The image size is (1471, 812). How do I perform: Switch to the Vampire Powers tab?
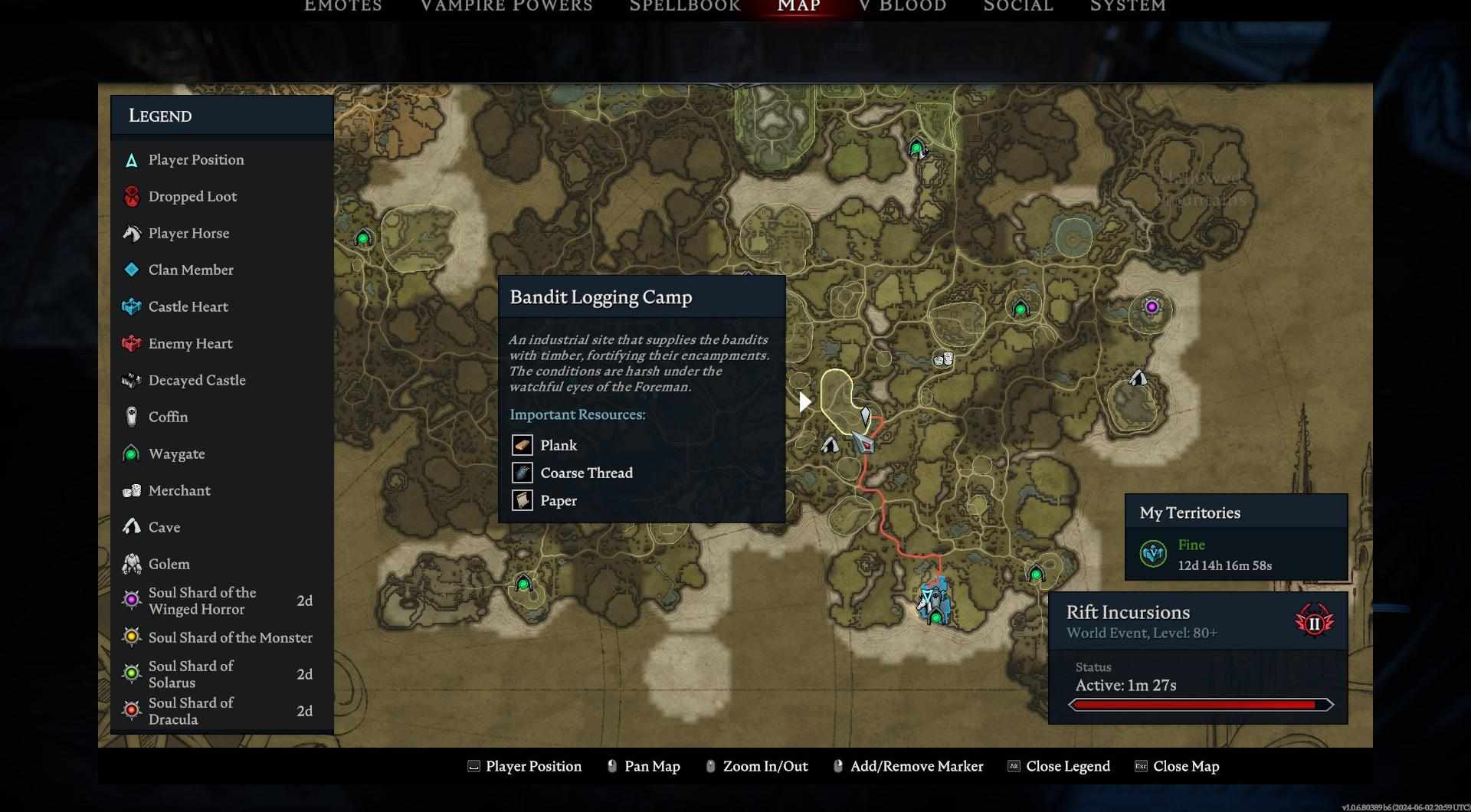pyautogui.click(x=506, y=6)
